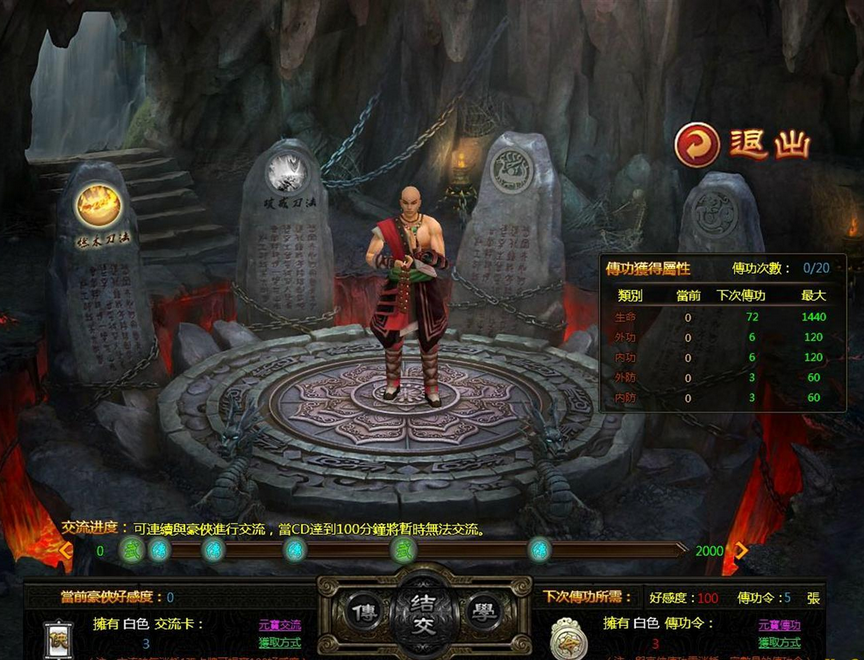Choose the grey emblem skill on the third tablet
Screen dimensions: 864x660
(x=513, y=173)
